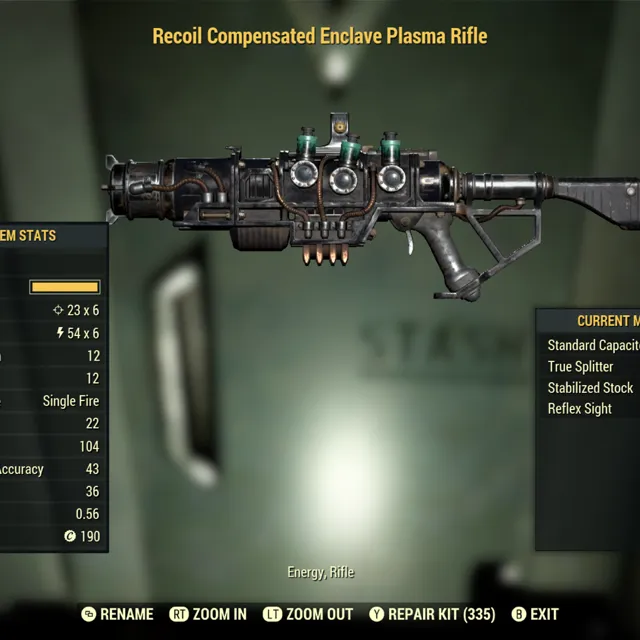
Task: Select the True Splitter mod entry
Action: pos(581,366)
